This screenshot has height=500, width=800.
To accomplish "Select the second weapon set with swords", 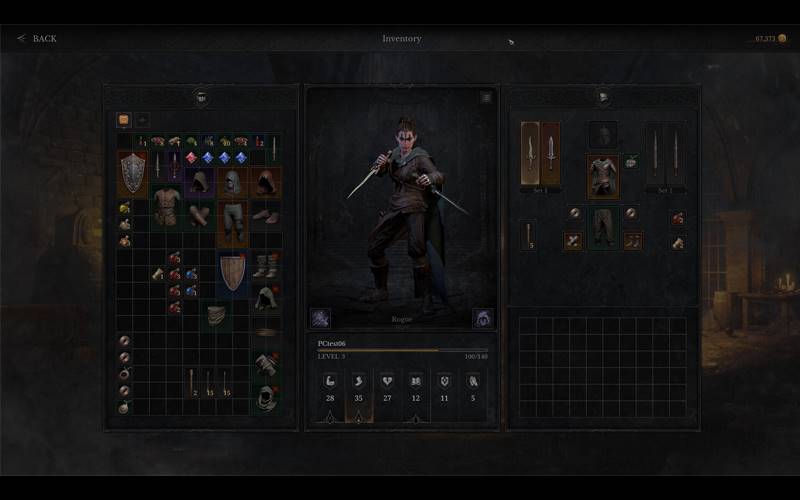I will tap(665, 153).
